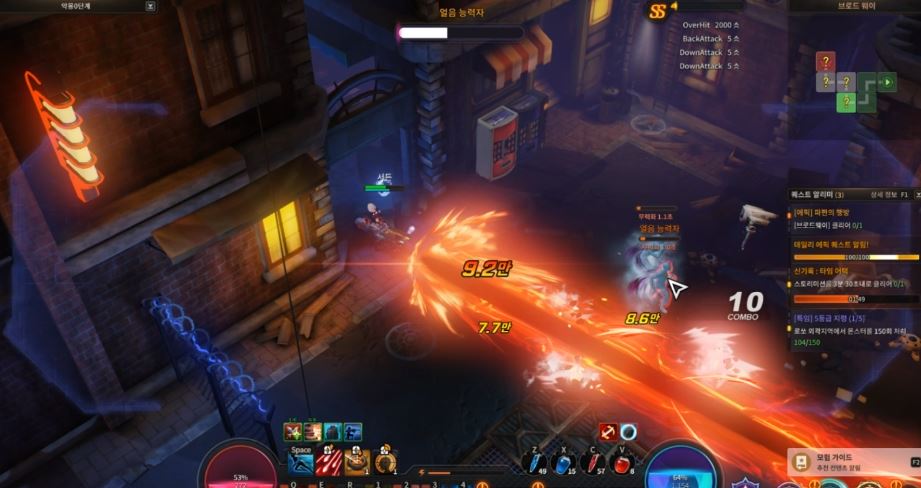Activate the Space dash skill icon
This screenshot has width=921, height=488.
301,461
